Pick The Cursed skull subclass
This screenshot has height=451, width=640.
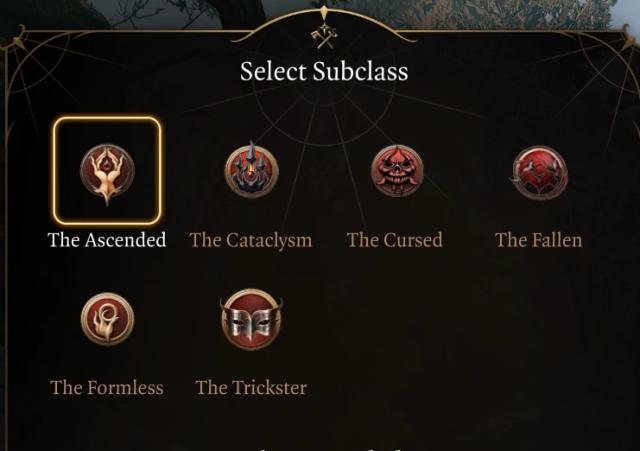pyautogui.click(x=396, y=171)
